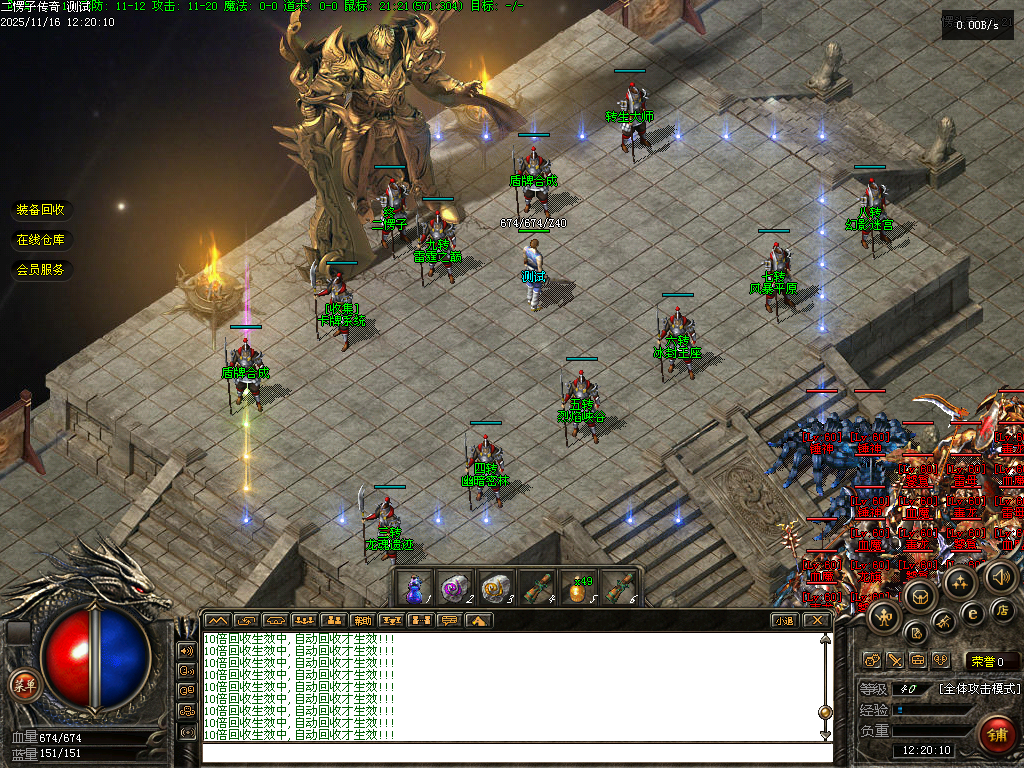1024x768 pixels.
Task: Close the game with the X button
Action: pos(817,620)
